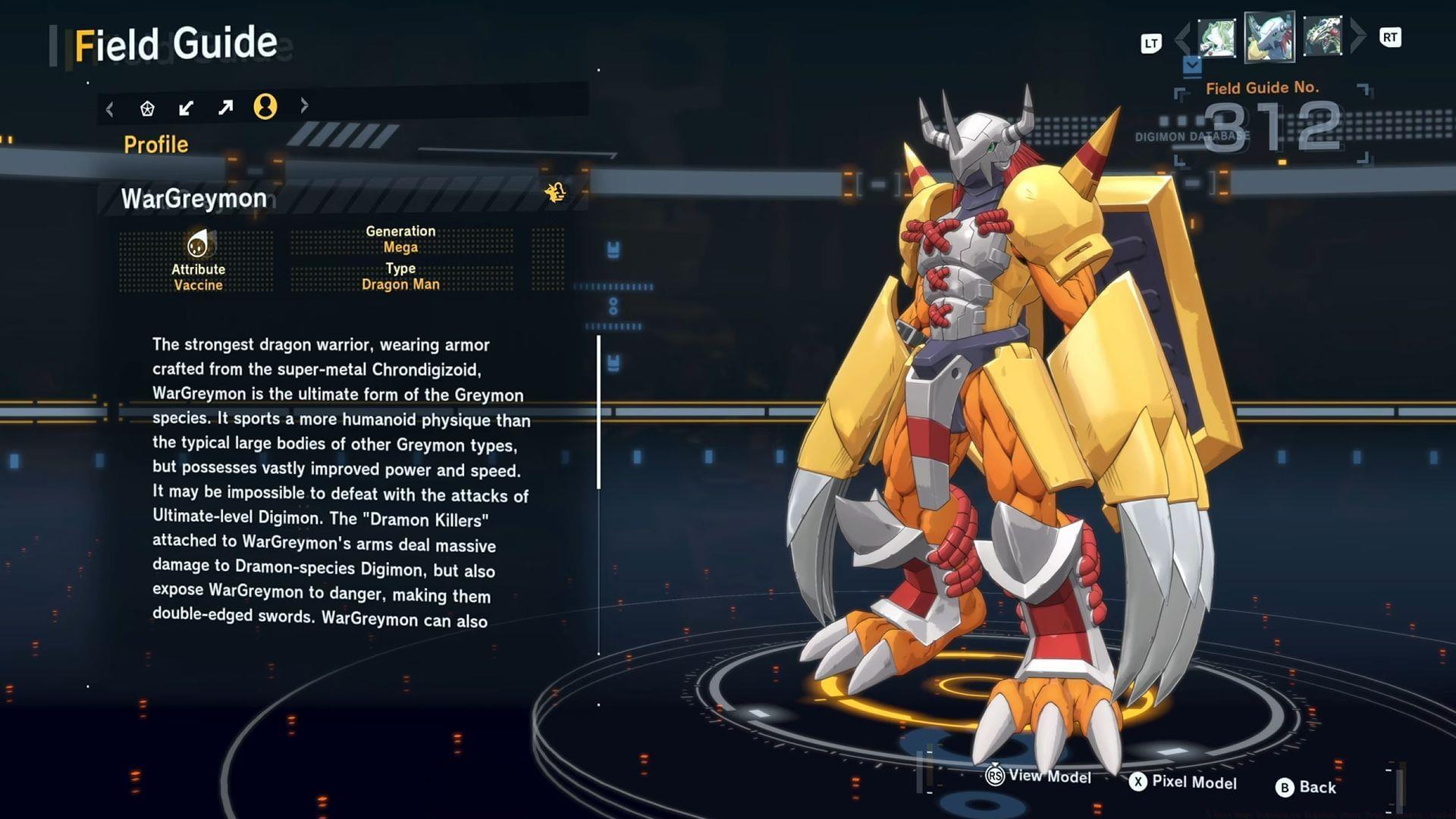This screenshot has width=1456, height=819.
Task: Select the Profile person-icon tab
Action: coord(265,107)
